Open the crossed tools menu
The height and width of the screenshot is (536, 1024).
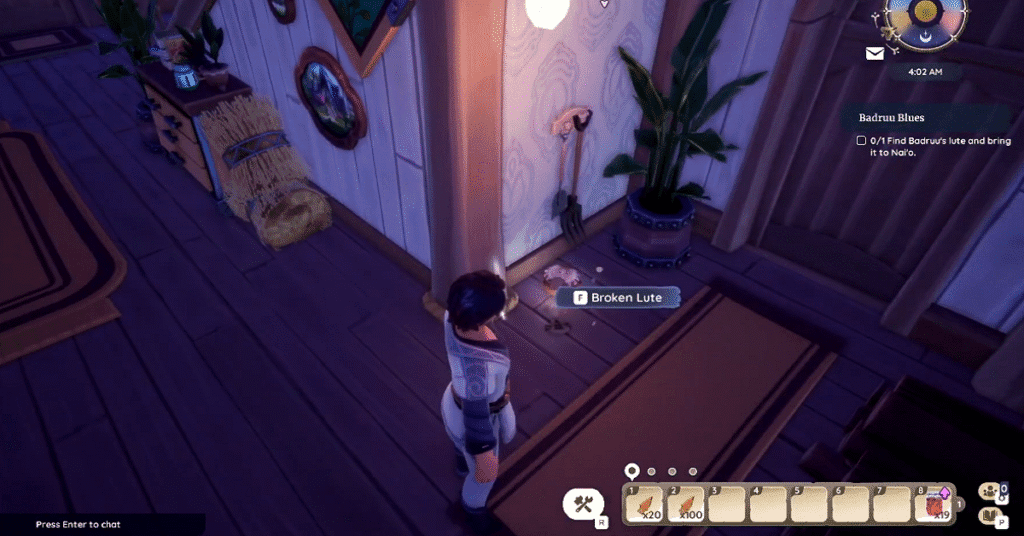click(x=583, y=504)
